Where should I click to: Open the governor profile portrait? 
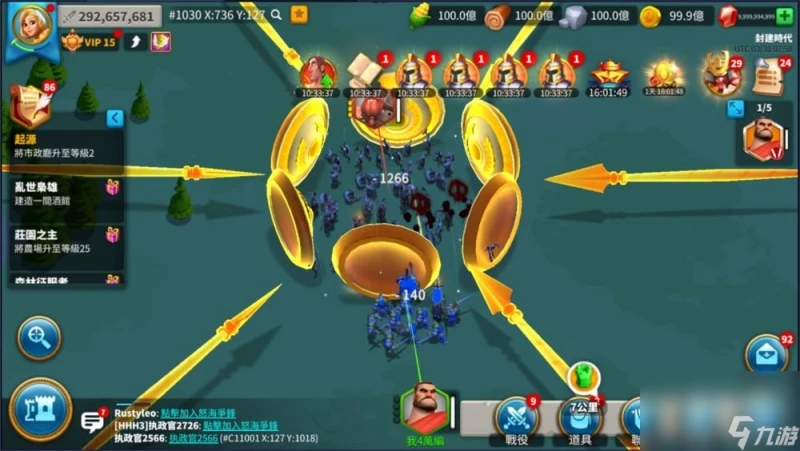pos(28,28)
